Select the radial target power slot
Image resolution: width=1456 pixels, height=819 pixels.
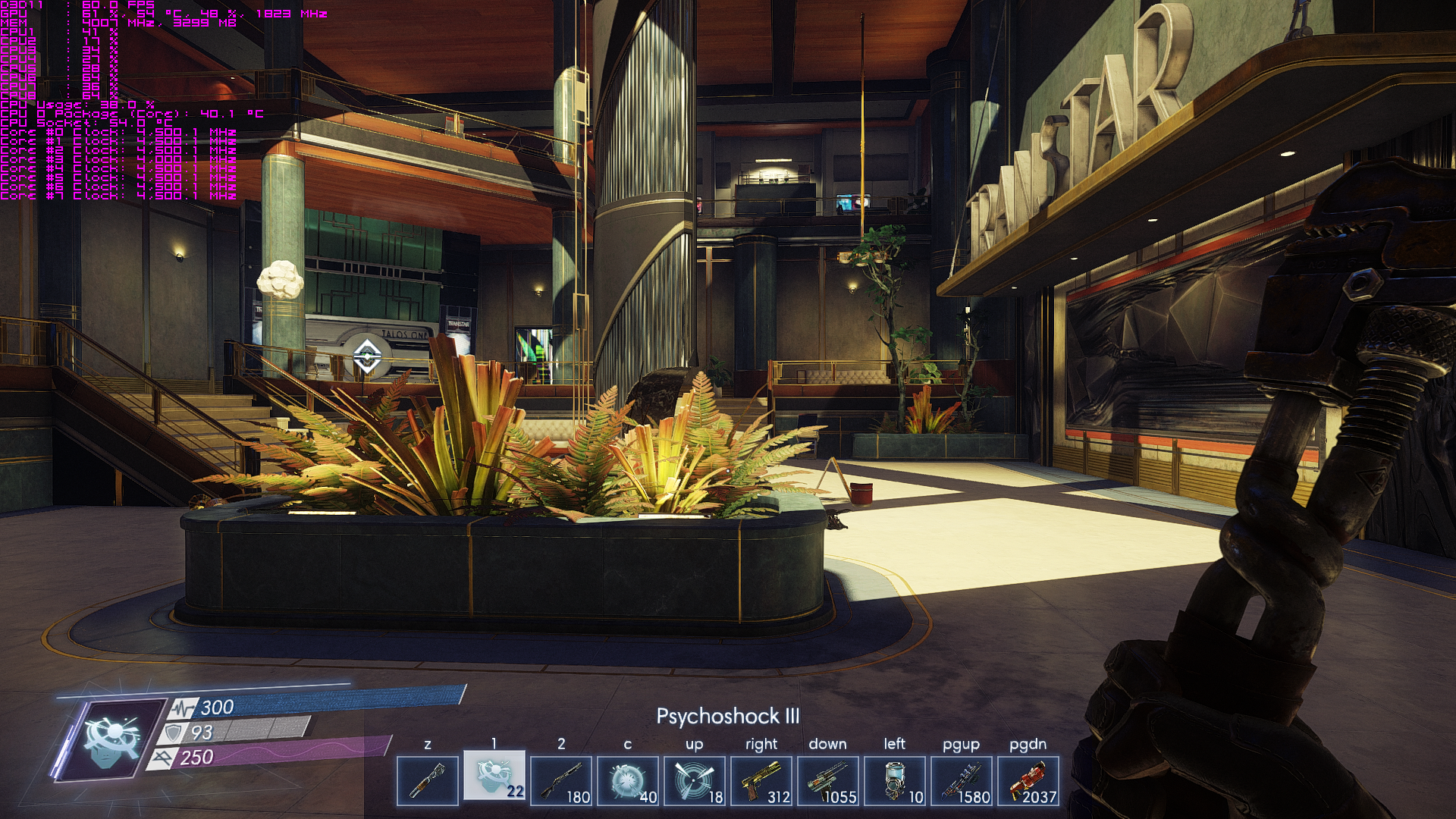coord(695,780)
